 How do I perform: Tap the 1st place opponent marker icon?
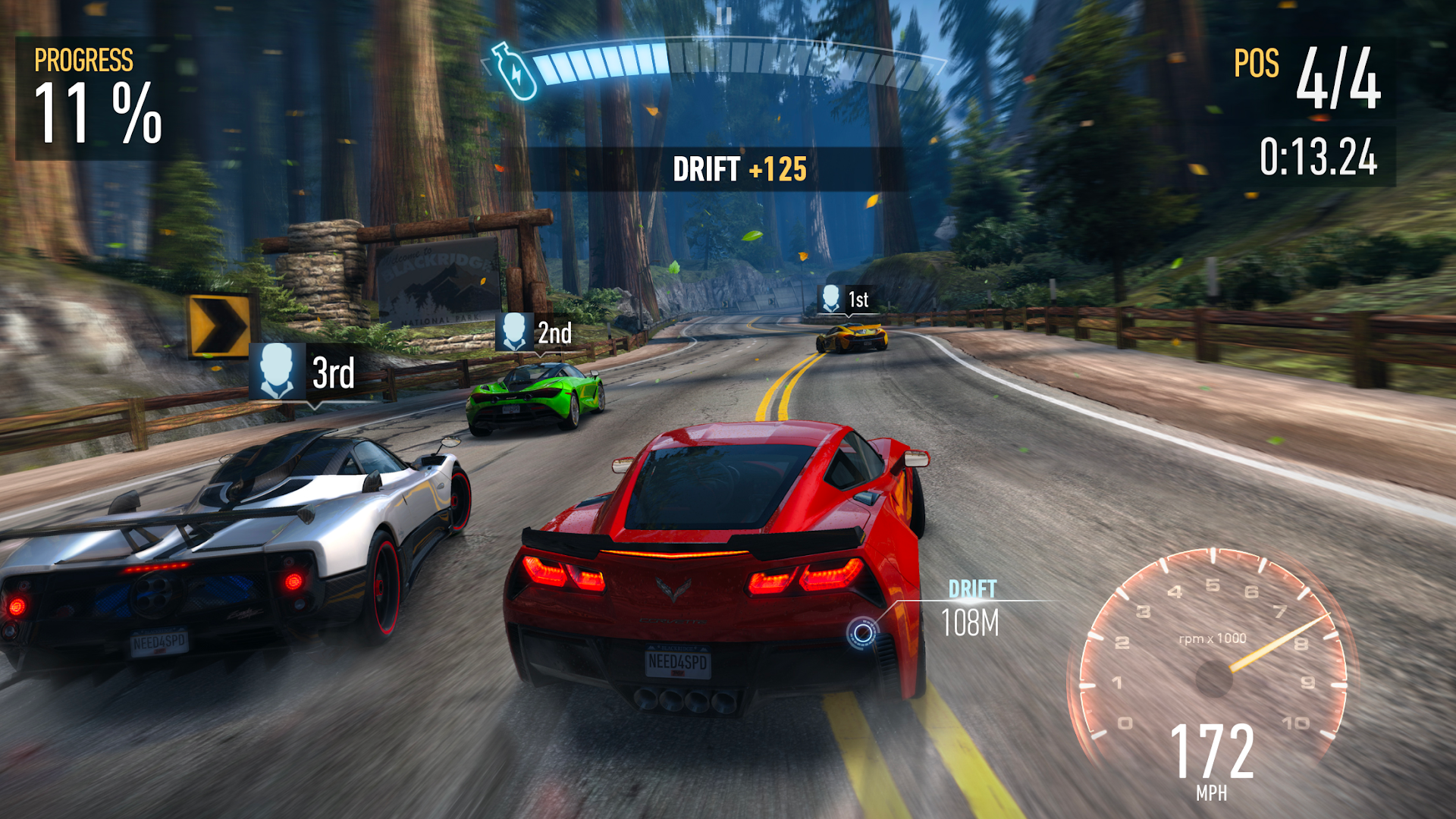[x=830, y=297]
